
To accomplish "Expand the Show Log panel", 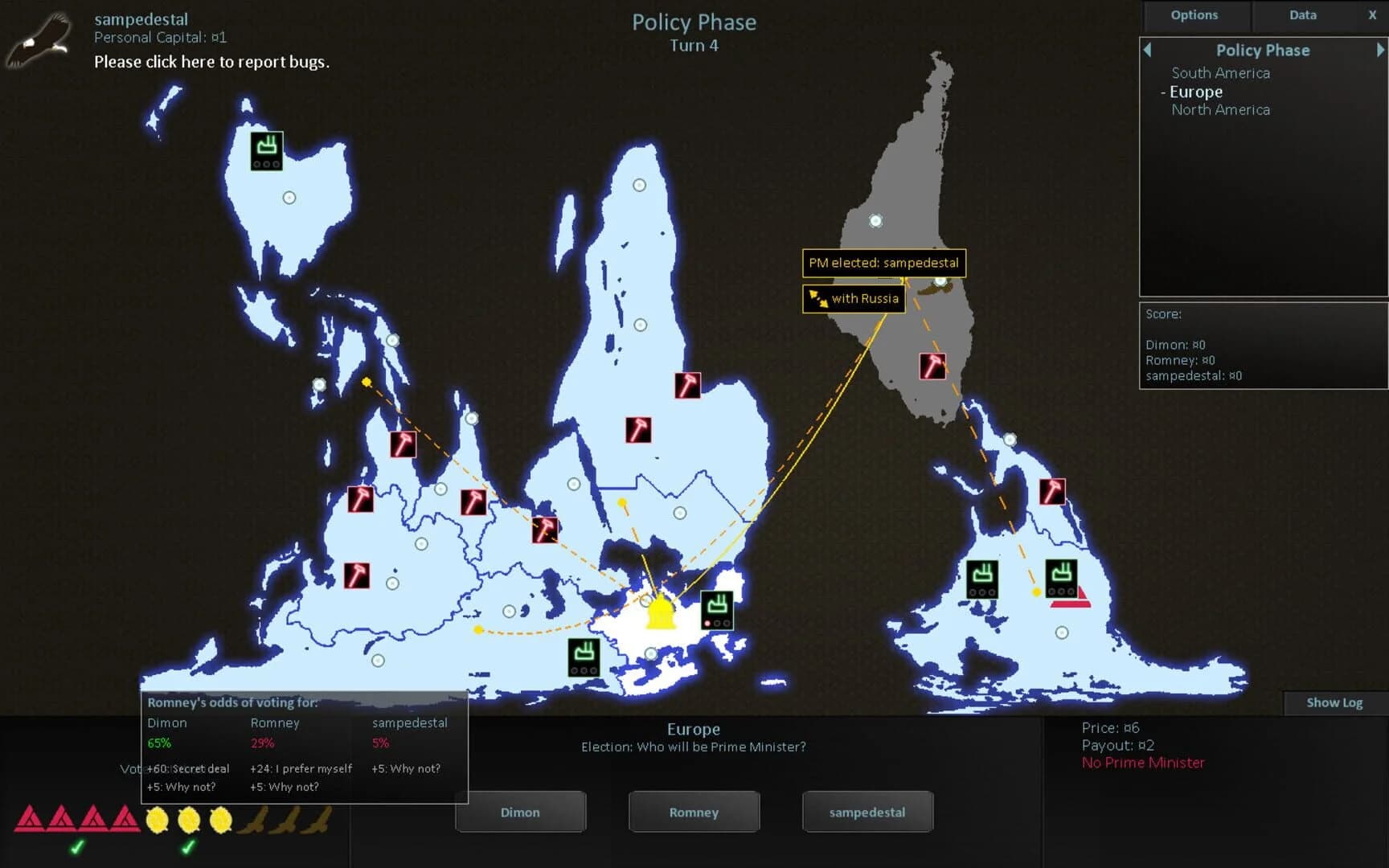I will coord(1334,702).
